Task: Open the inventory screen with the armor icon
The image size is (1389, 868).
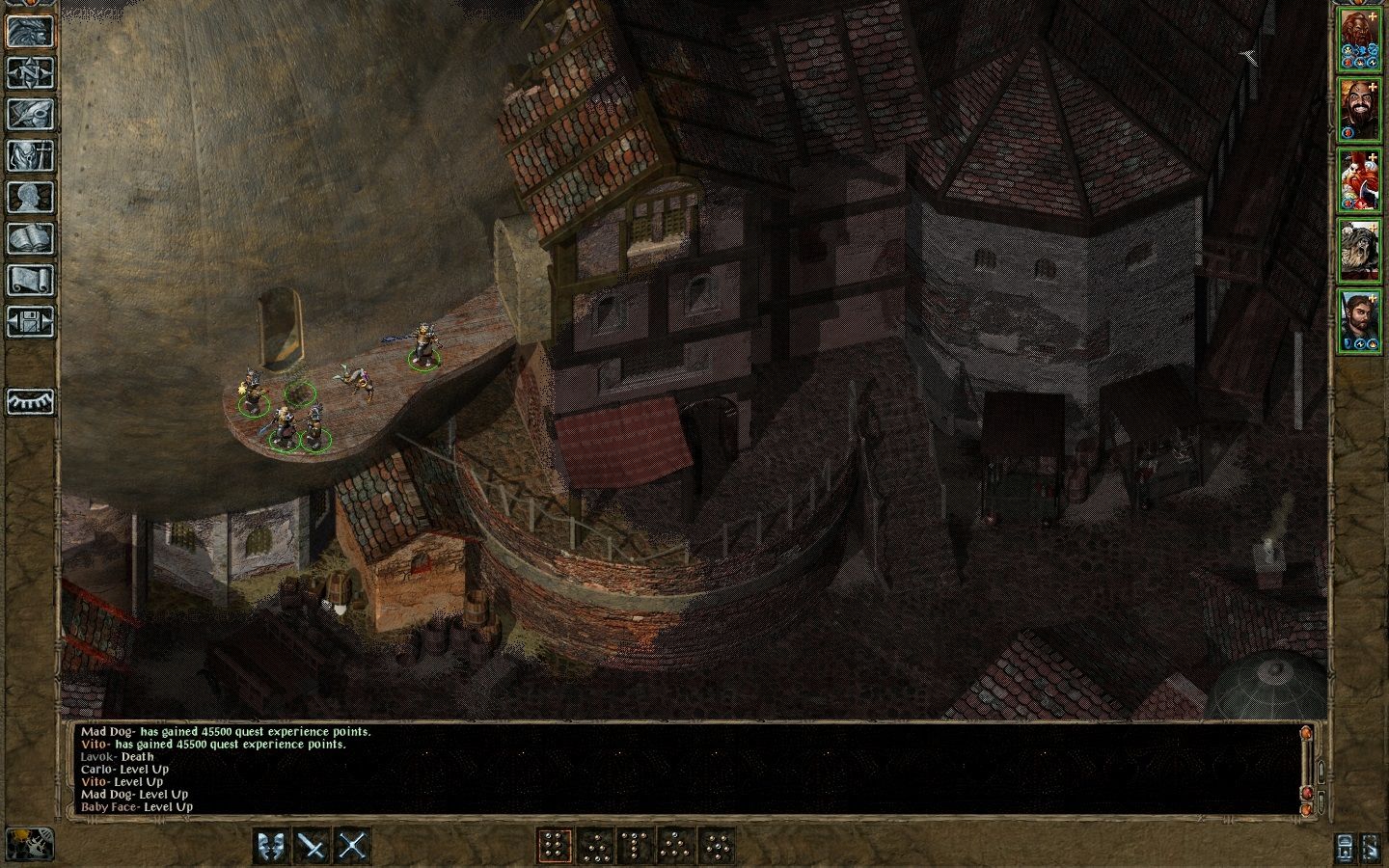Action: coord(30,155)
